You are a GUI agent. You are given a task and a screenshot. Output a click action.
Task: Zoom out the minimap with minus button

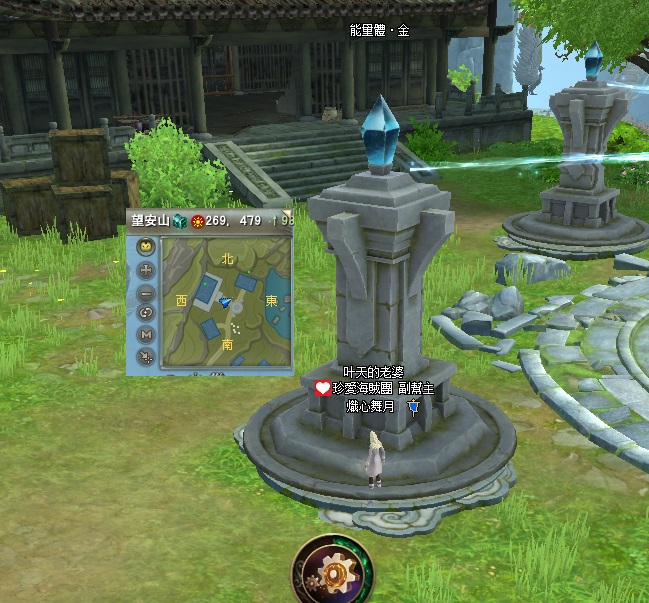click(x=146, y=292)
